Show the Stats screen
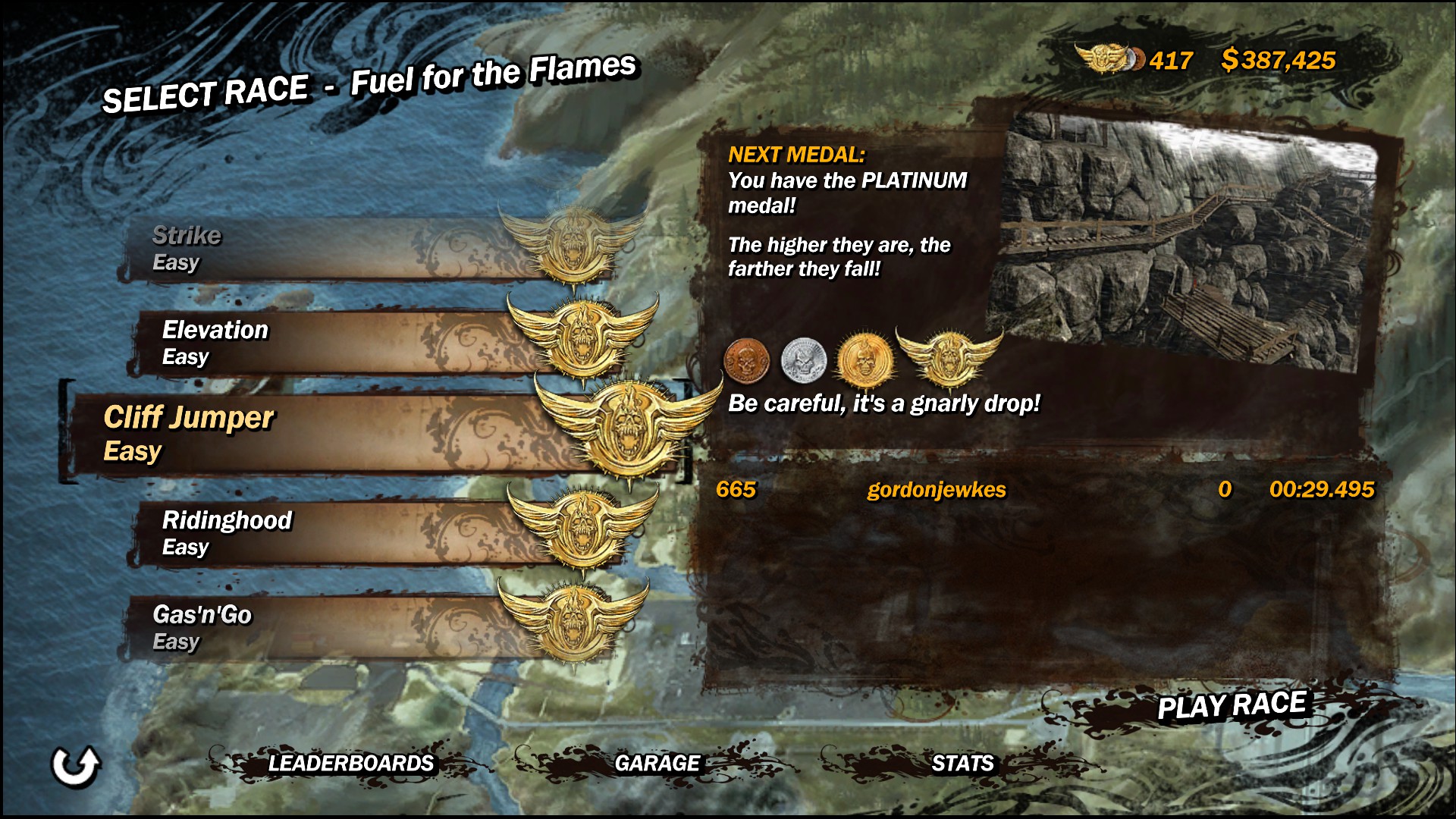This screenshot has width=1456, height=819. 962,763
